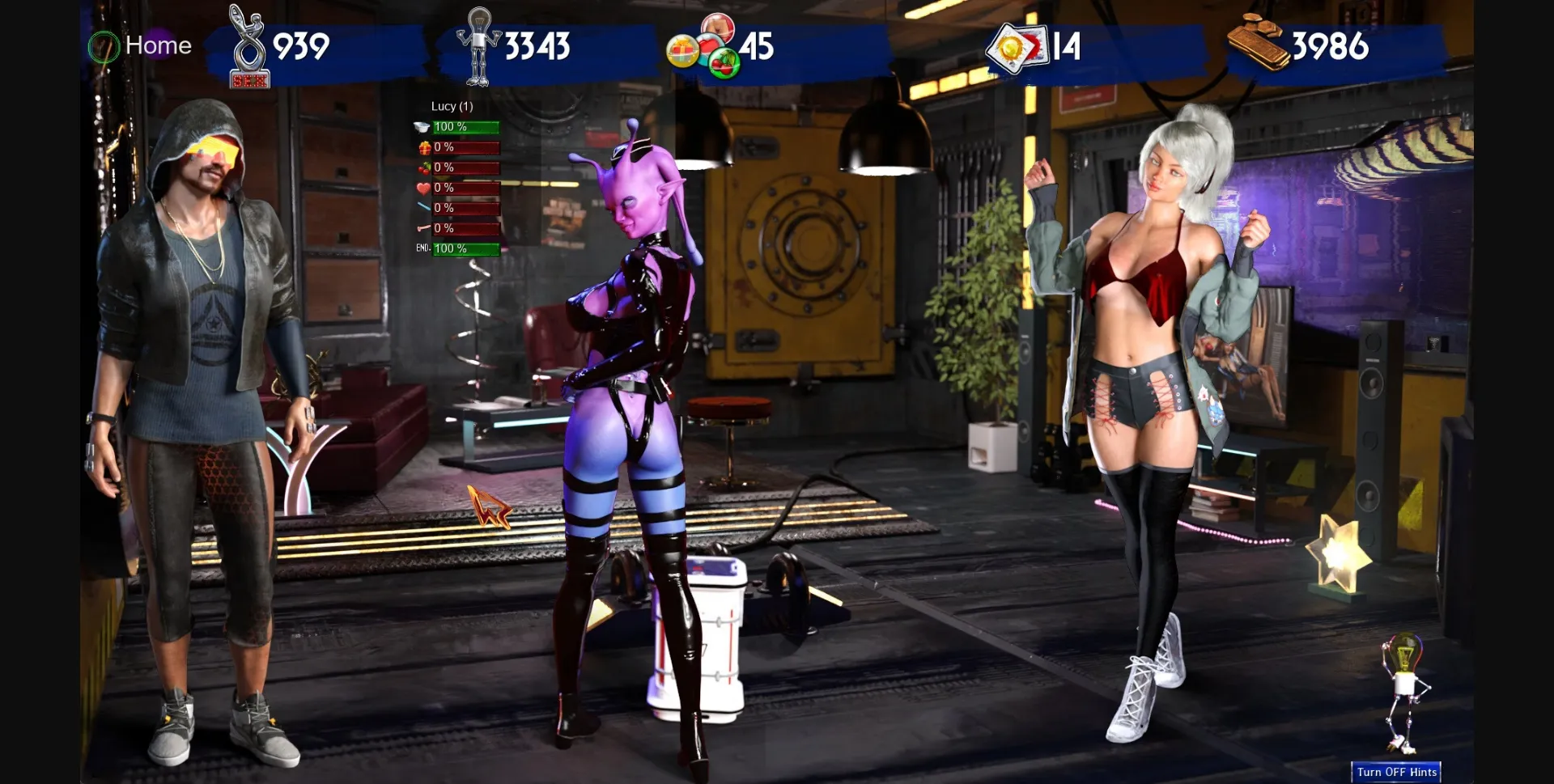The height and width of the screenshot is (784, 1554).
Task: Open the Home menu
Action: tap(159, 45)
